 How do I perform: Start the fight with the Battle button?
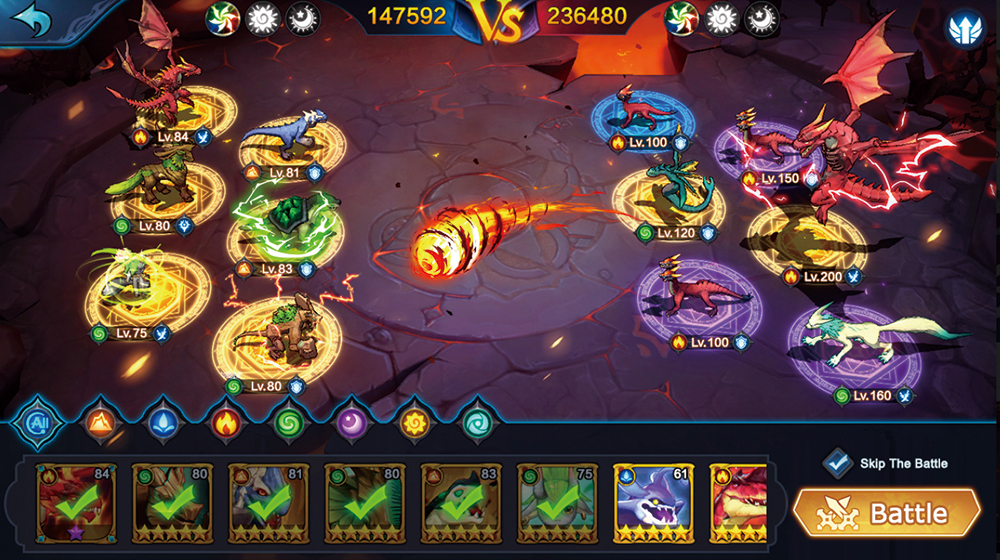[x=886, y=513]
